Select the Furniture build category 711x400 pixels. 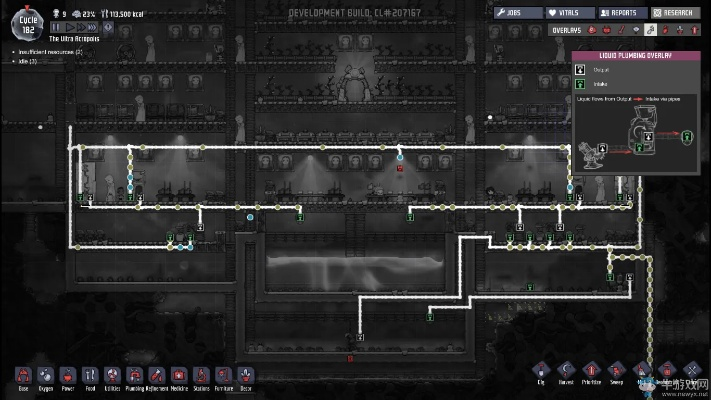click(223, 375)
